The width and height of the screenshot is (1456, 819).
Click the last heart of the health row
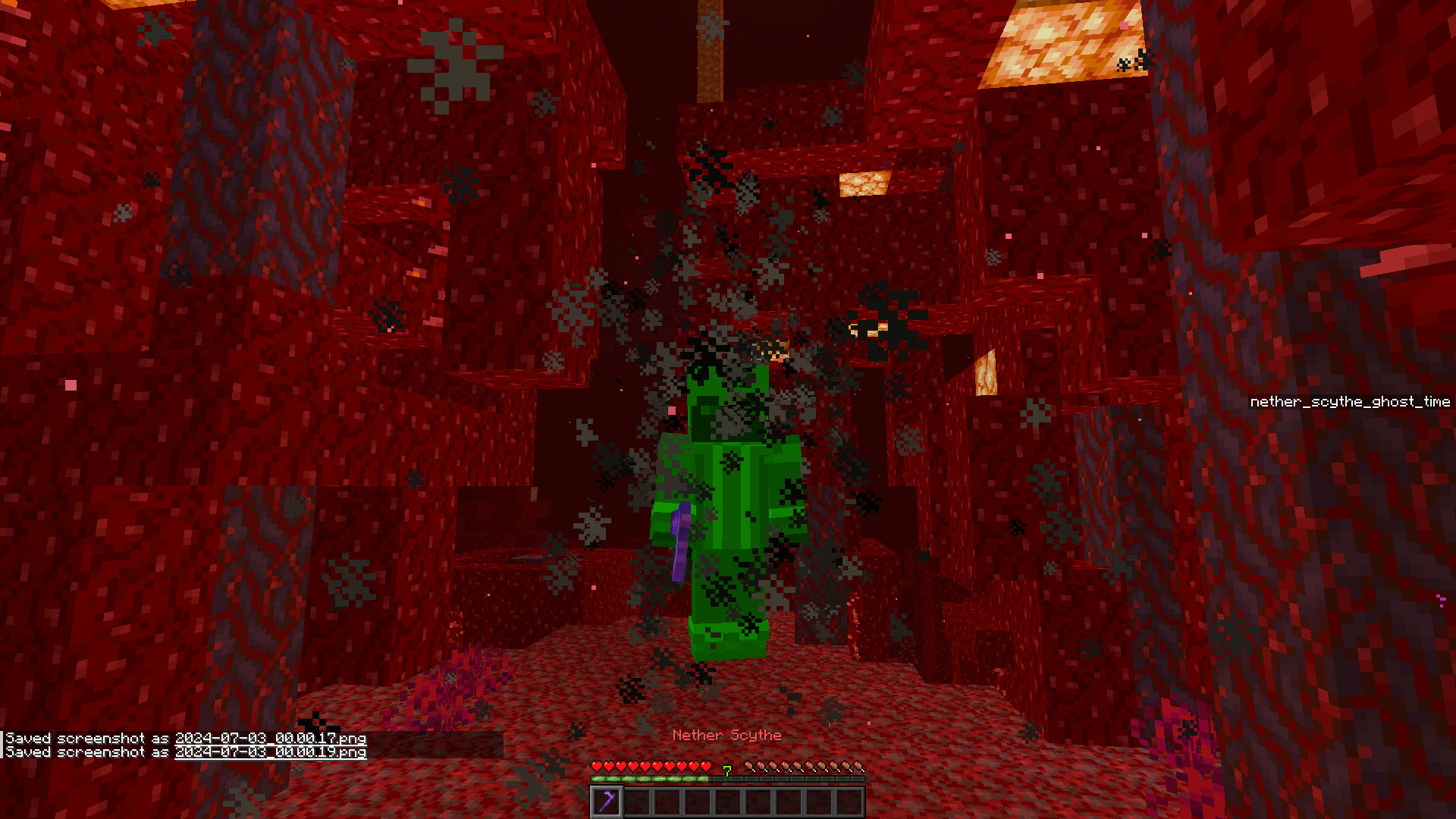click(705, 766)
